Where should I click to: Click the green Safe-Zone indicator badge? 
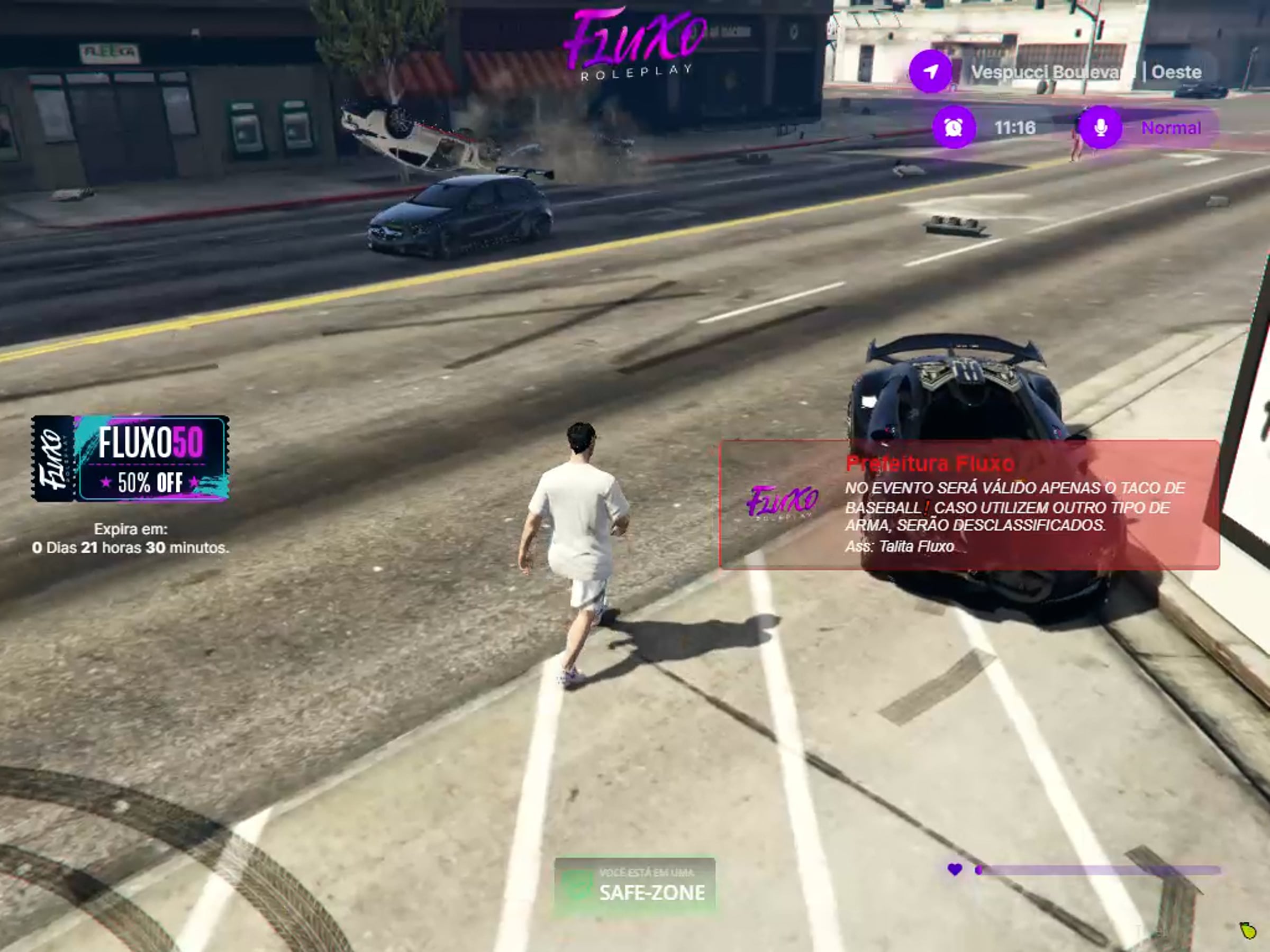pyautogui.click(x=634, y=885)
